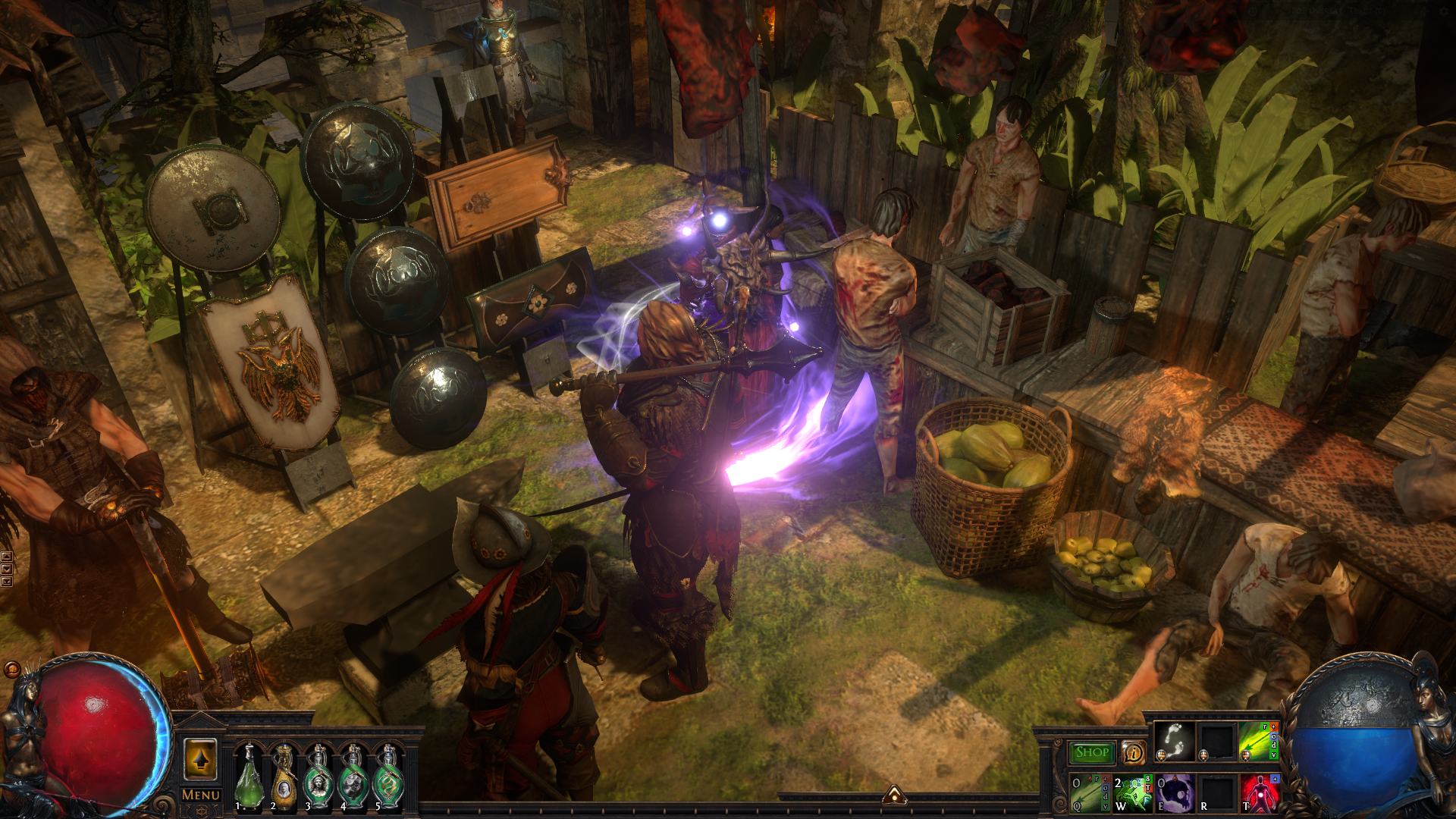Activate the red glowing body skill on T

click(x=1259, y=792)
